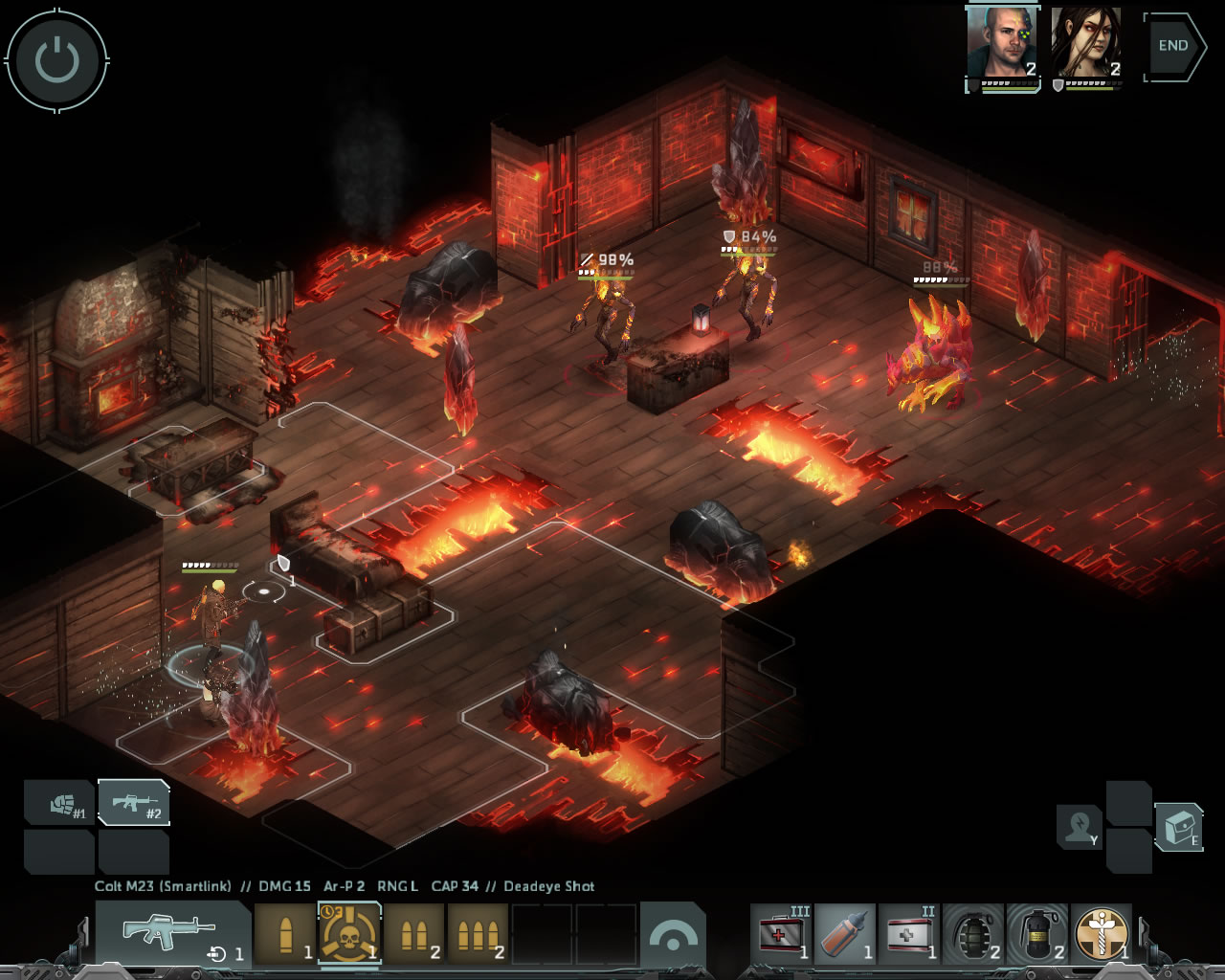Select the bald male character portrait
Screen dimensions: 1225x980
coord(1002,44)
